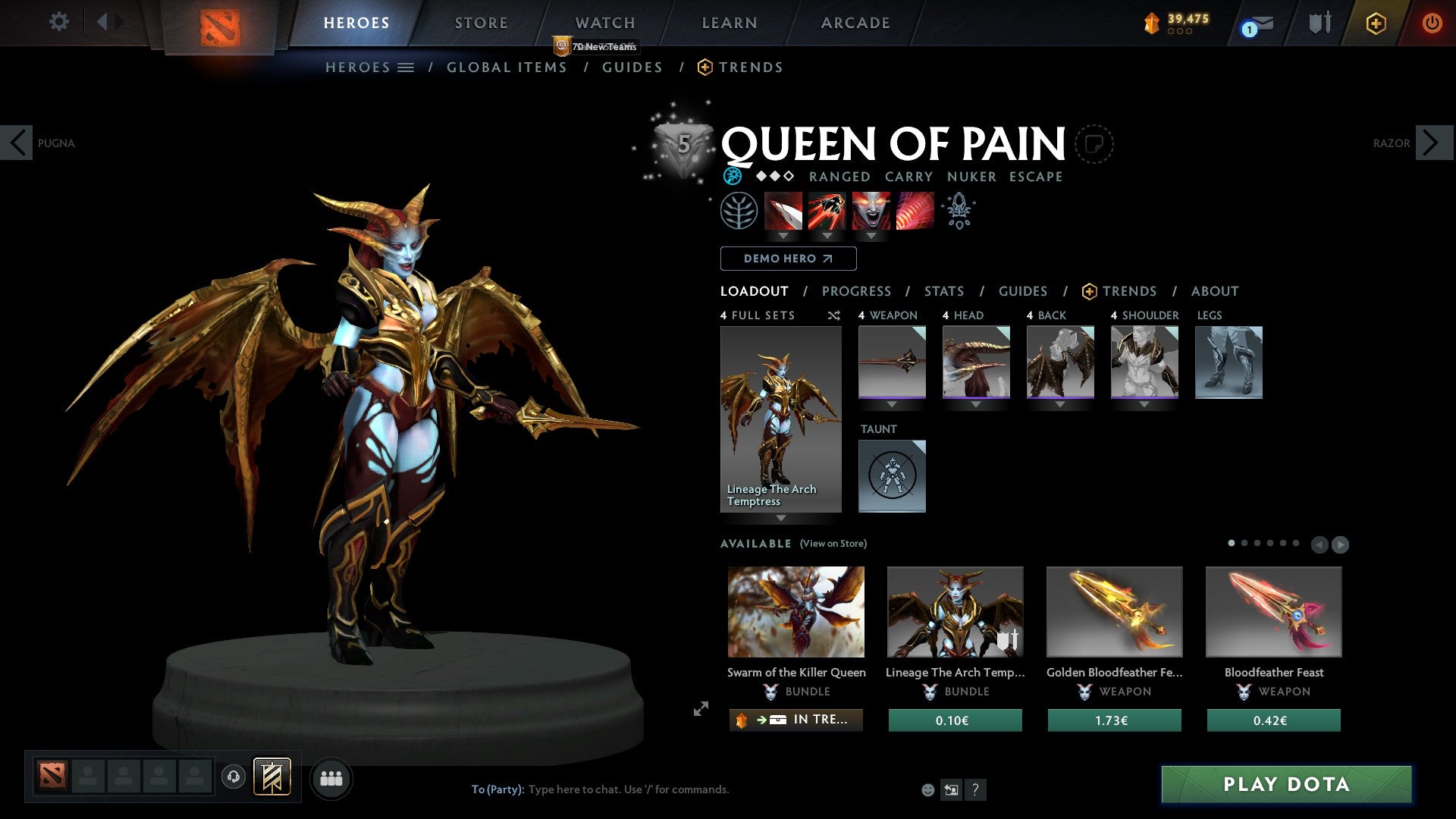
Task: Click the View on Store link
Action: pyautogui.click(x=834, y=544)
